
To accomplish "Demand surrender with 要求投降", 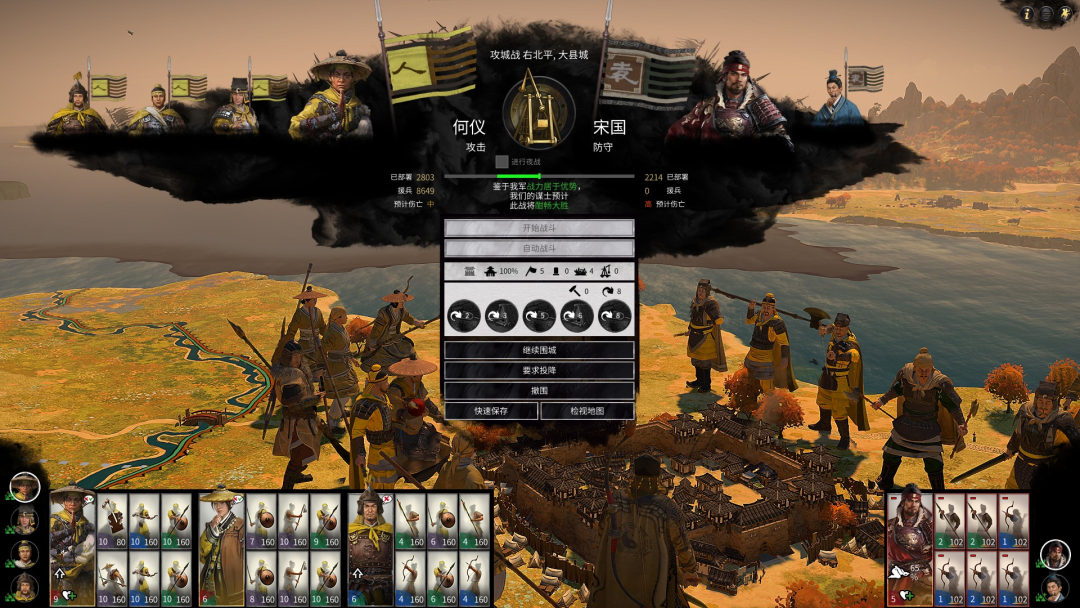I will pos(539,370).
